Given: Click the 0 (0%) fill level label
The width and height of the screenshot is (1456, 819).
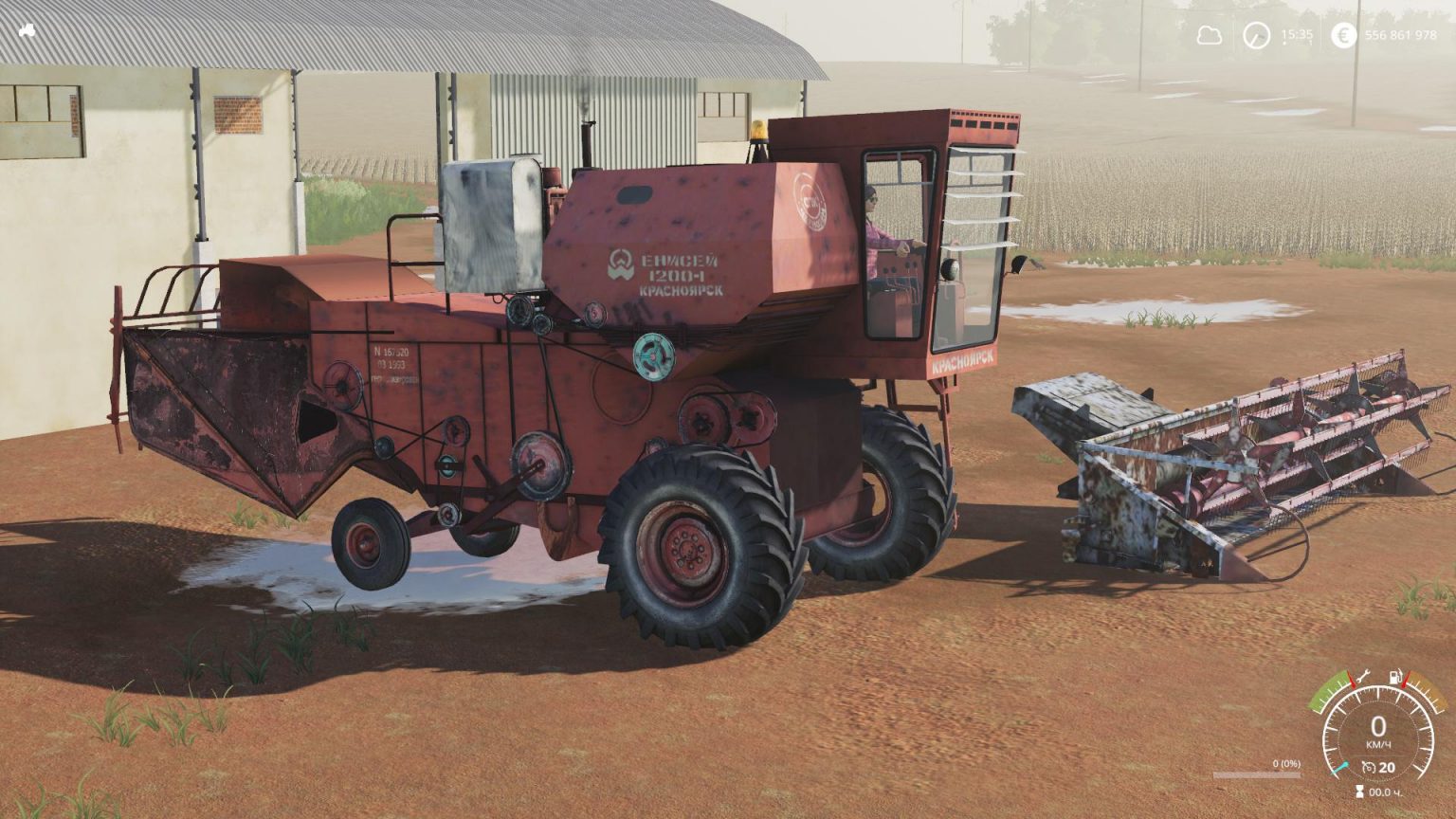Looking at the screenshot, I should tap(1287, 763).
